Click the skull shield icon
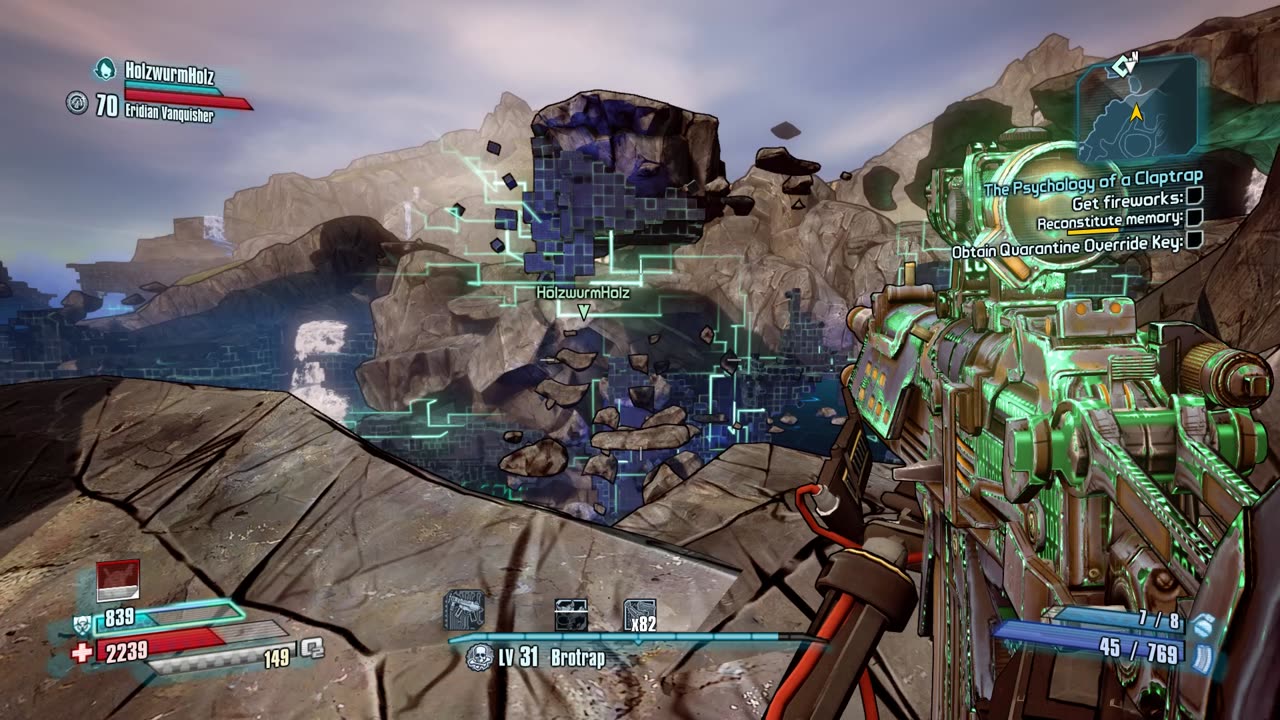Viewport: 1280px width, 720px height. [82, 626]
